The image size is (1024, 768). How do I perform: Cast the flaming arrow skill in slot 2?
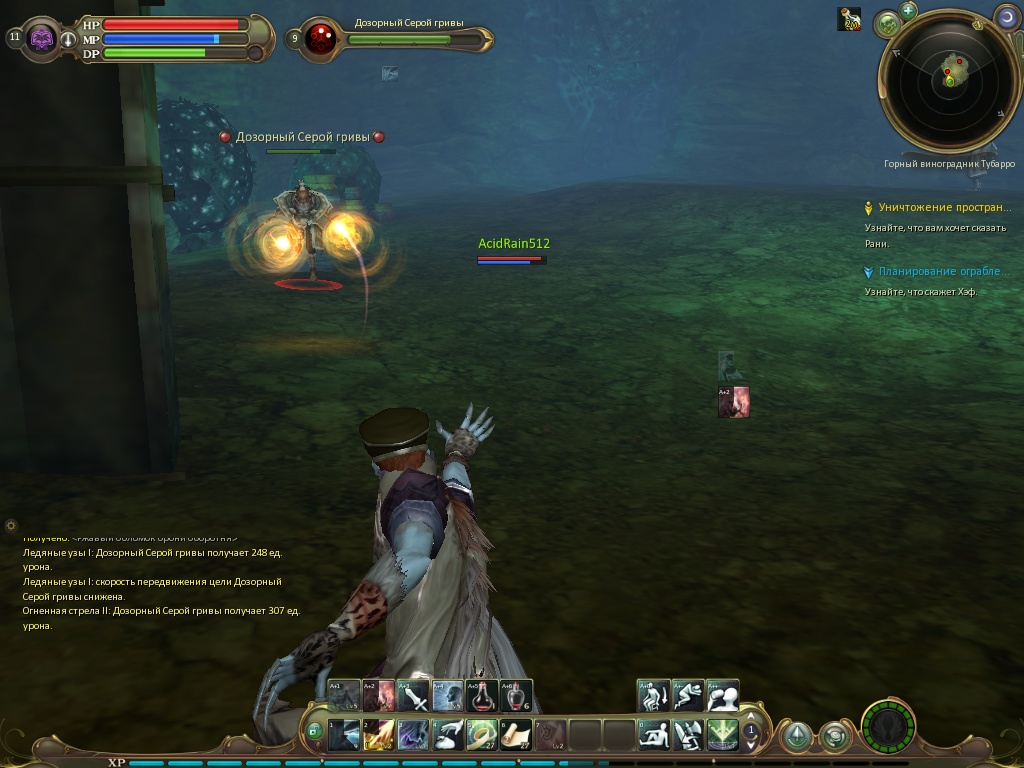click(x=378, y=735)
